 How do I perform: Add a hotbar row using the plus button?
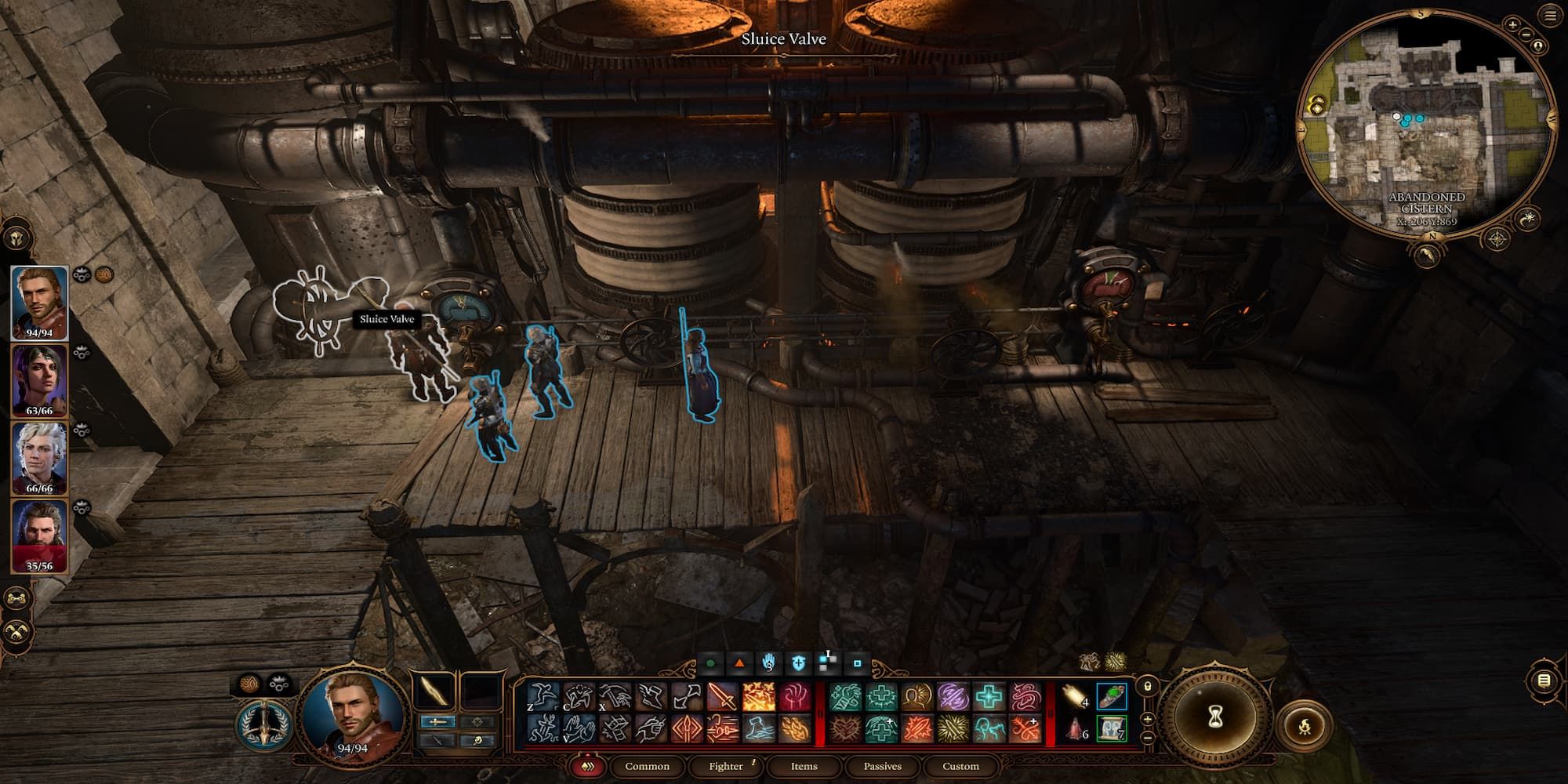pyautogui.click(x=1146, y=719)
